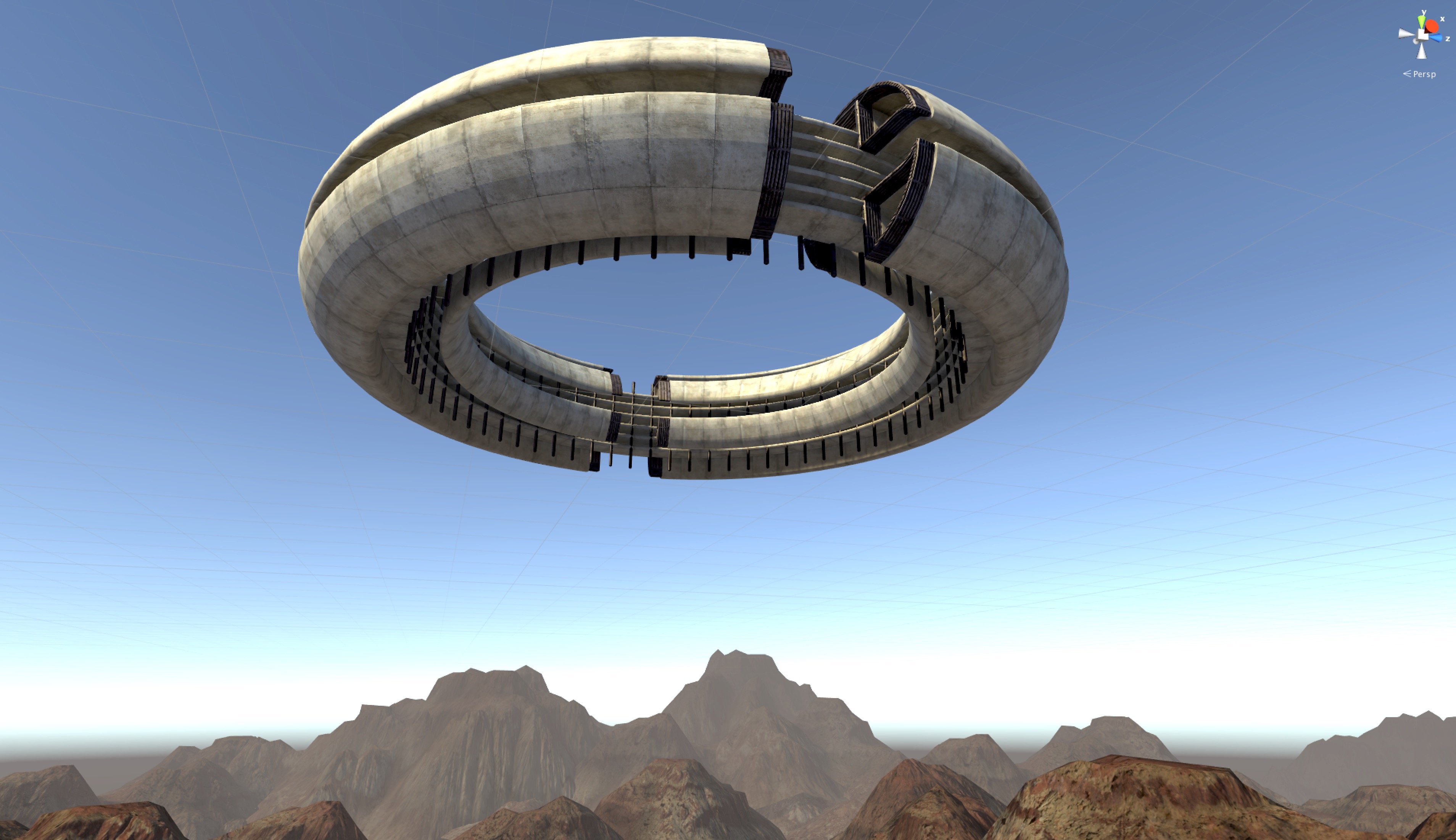Click the small arrow icon beside Persp

1408,74
